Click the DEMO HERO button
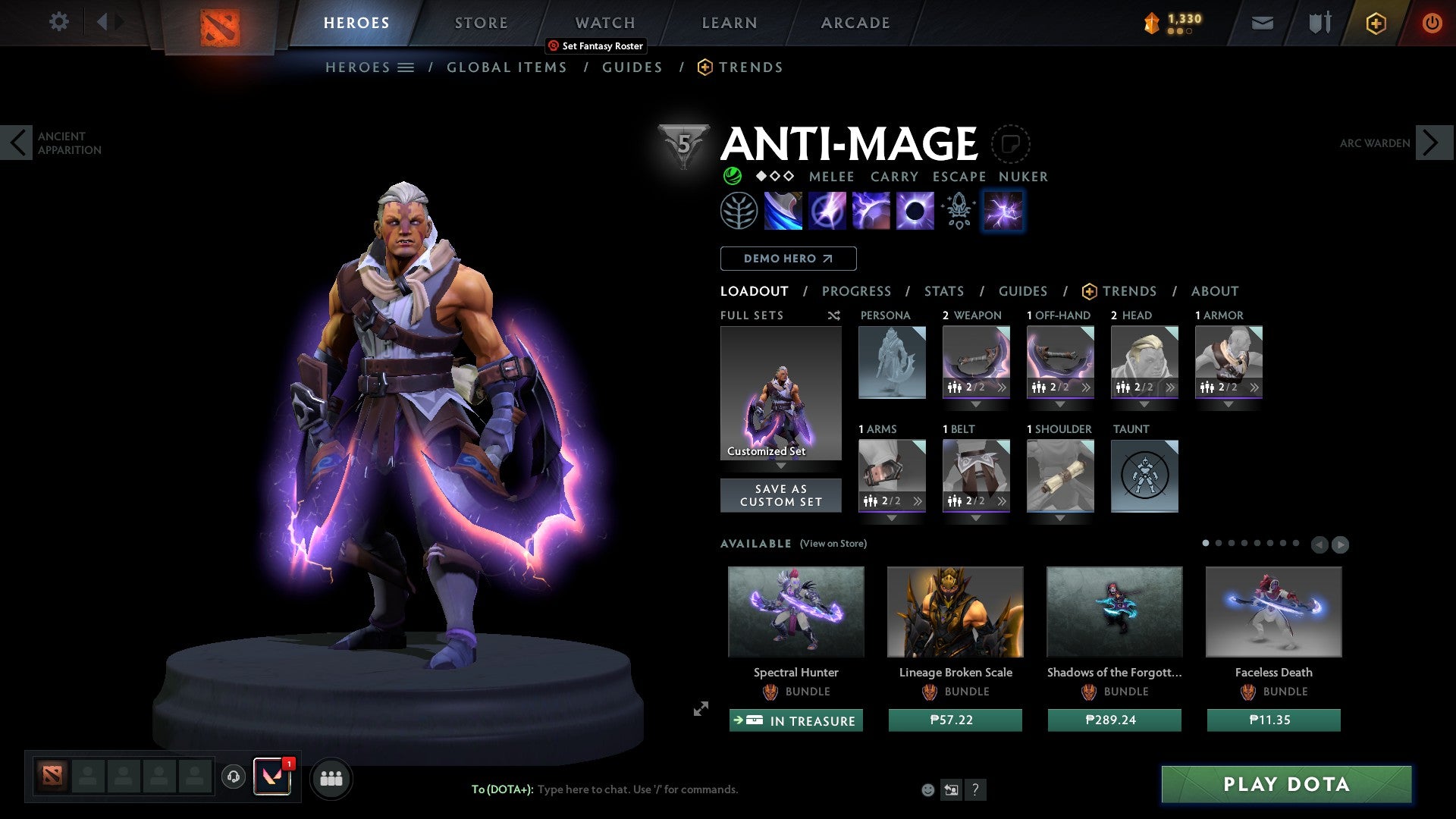This screenshot has height=819, width=1456. 788,258
